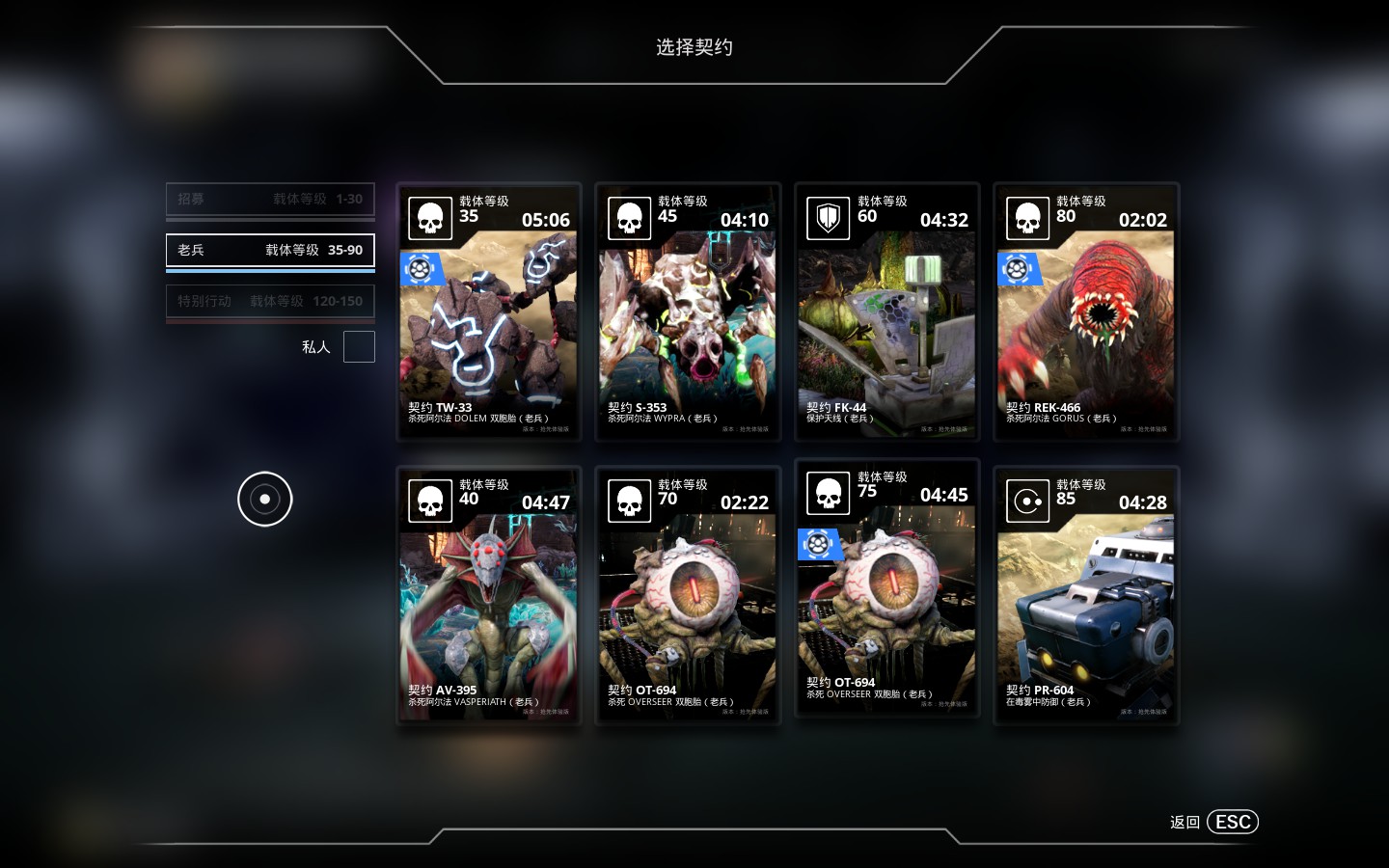
Task: Choose the level 75 OT-694 OVERSEER contract
Action: click(886, 588)
